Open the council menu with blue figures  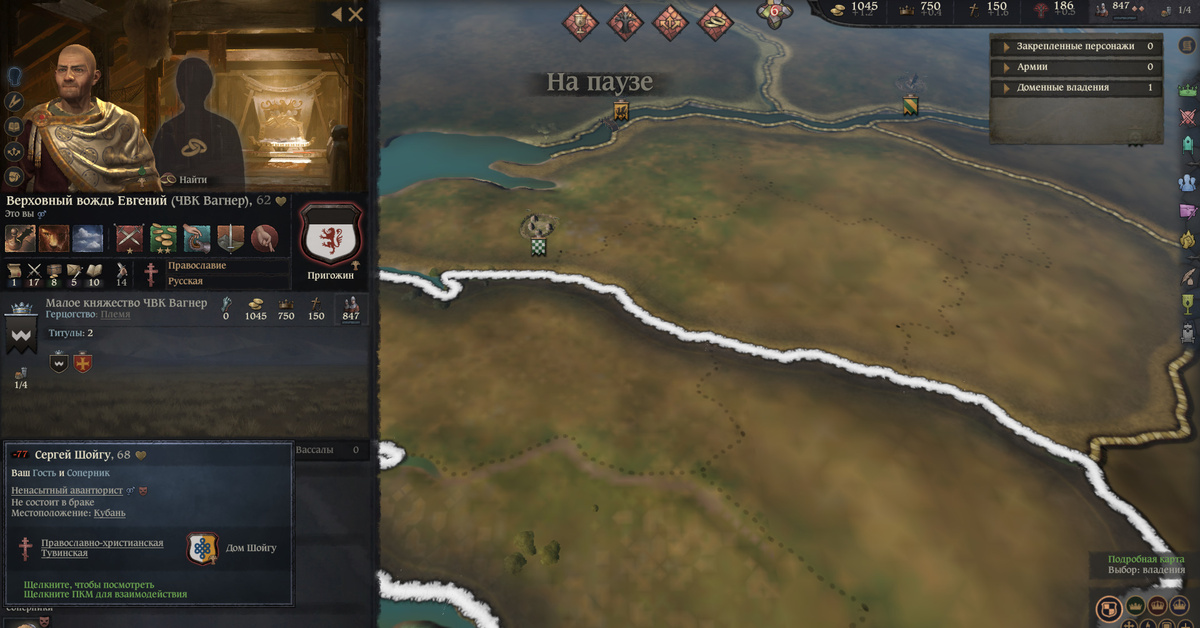click(1188, 182)
